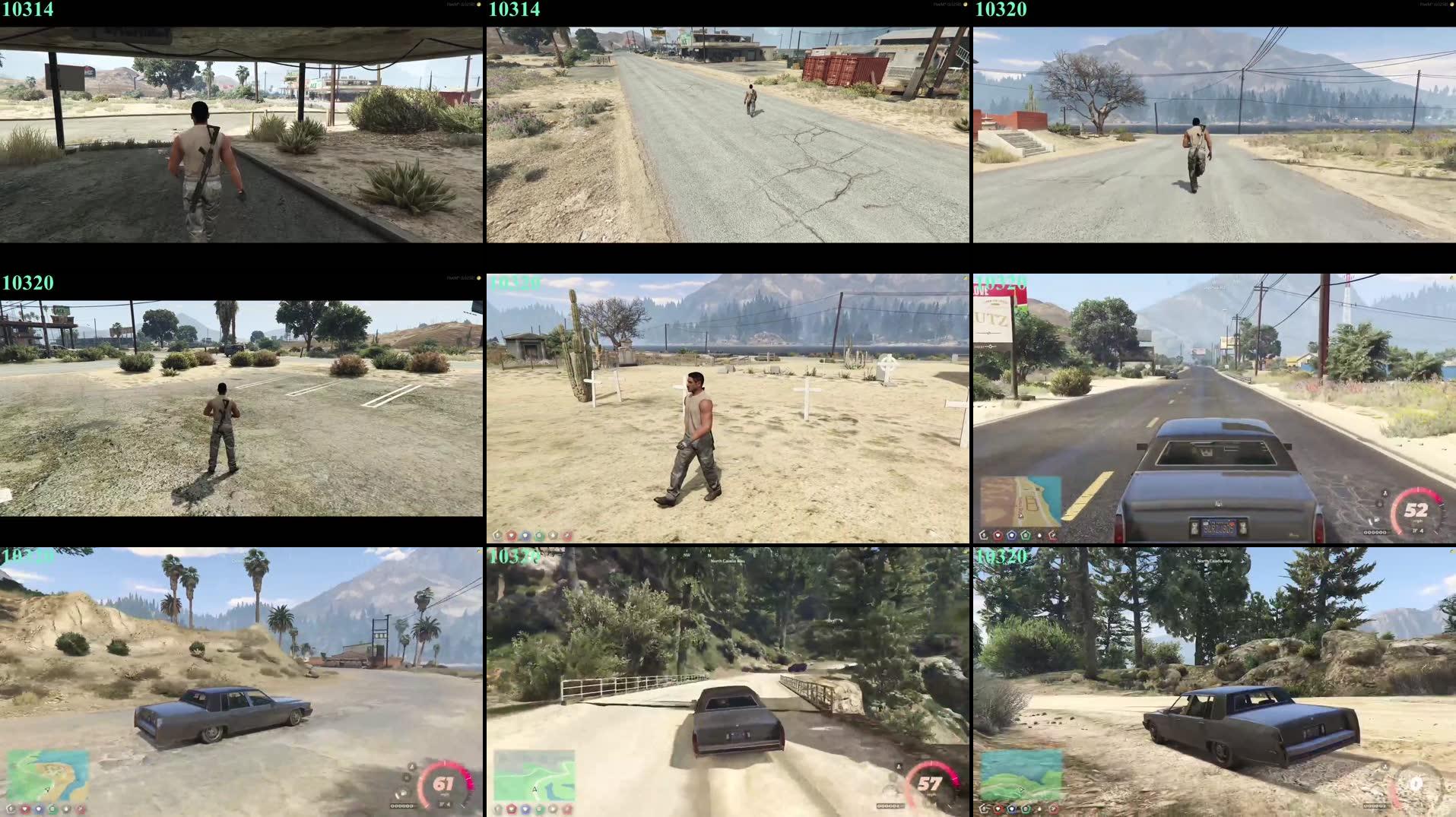Toggle the engine indicator beside the speedometer
This screenshot has width=1456, height=817.
pyautogui.click(x=1378, y=503)
